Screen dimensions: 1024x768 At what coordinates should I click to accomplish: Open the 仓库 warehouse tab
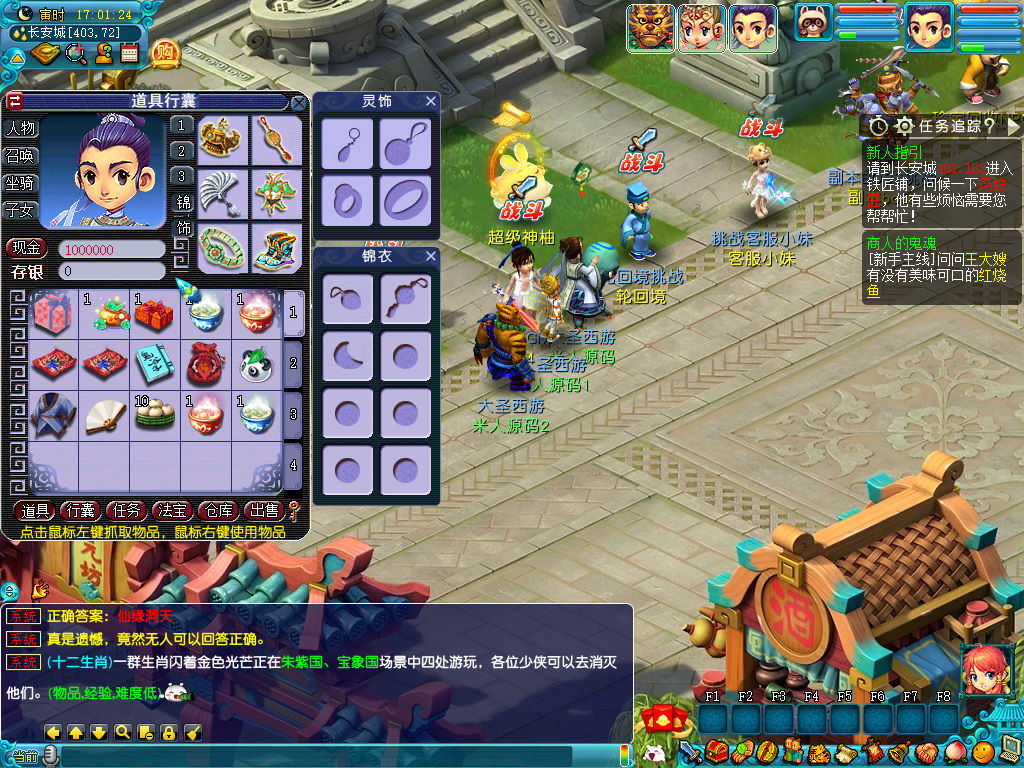click(217, 510)
